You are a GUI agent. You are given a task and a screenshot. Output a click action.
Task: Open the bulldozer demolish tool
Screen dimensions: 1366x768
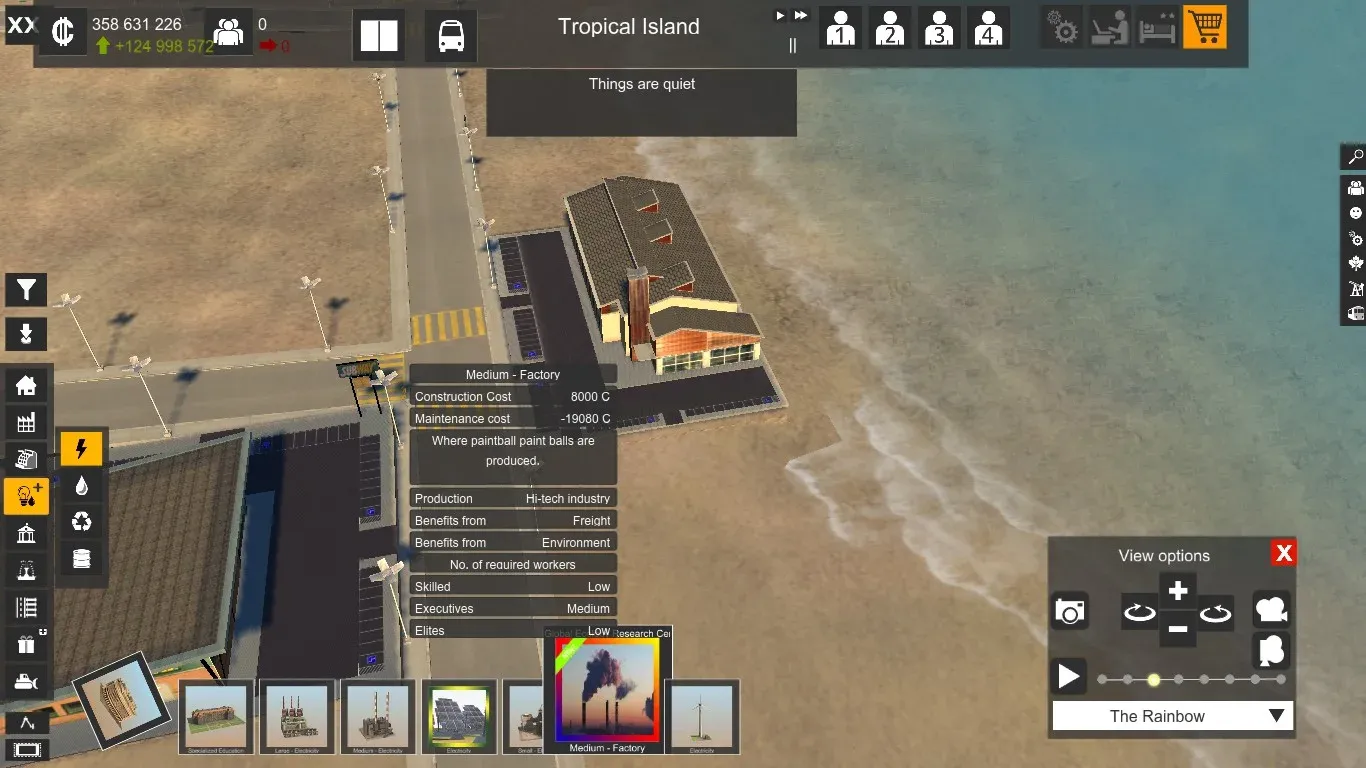pos(26,683)
